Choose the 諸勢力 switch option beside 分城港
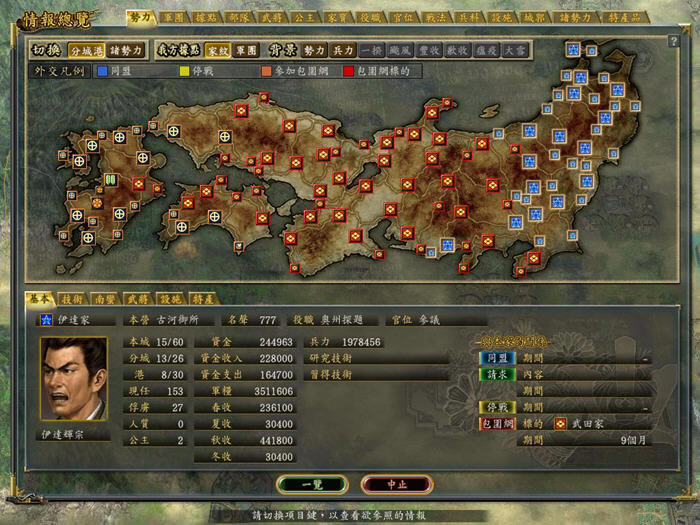 (x=126, y=49)
